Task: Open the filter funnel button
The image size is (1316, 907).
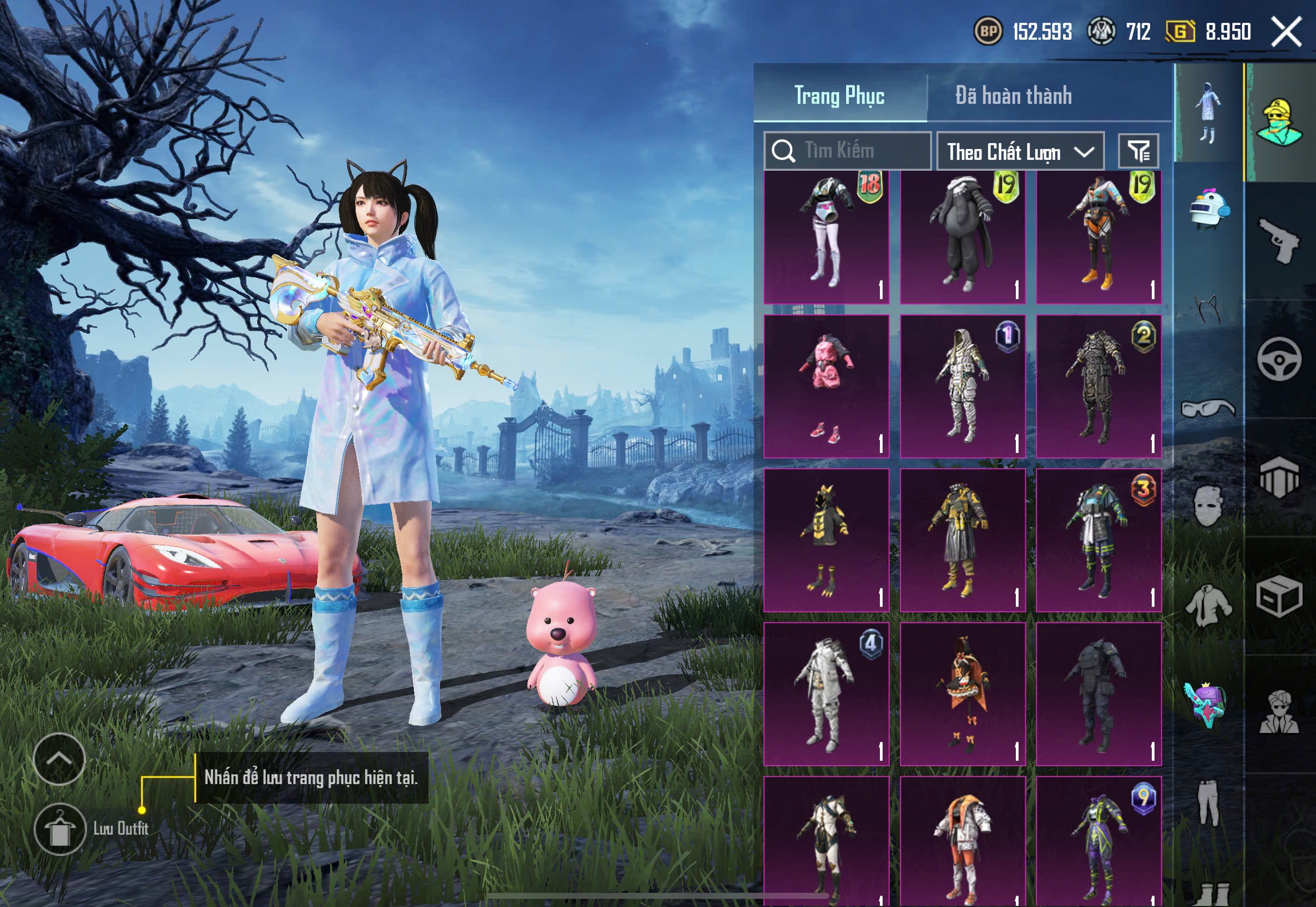Action: [x=1138, y=151]
